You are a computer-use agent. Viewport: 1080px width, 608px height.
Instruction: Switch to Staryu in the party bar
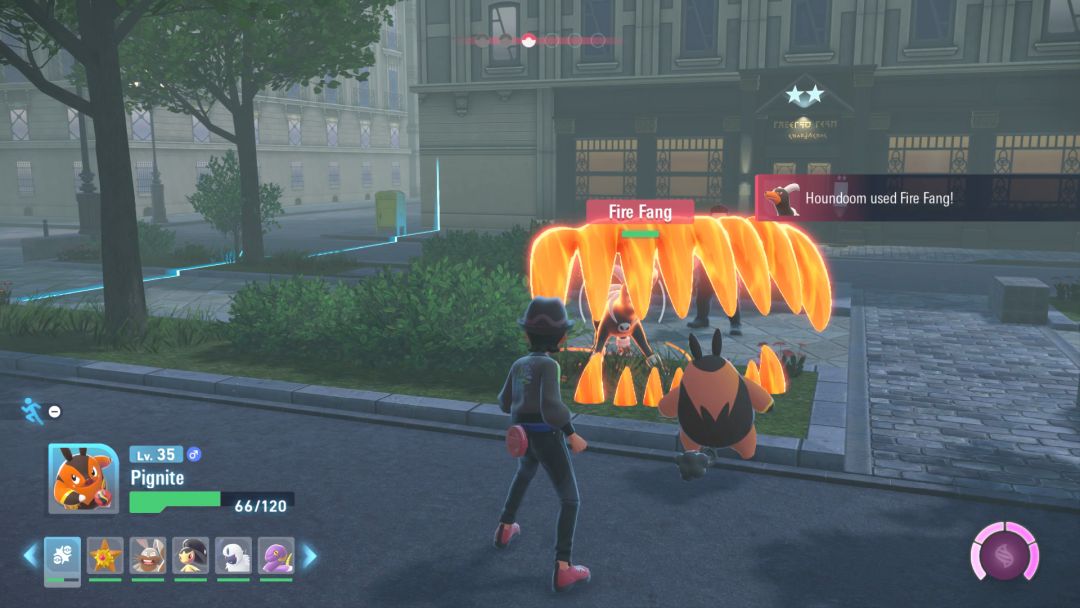[x=105, y=557]
